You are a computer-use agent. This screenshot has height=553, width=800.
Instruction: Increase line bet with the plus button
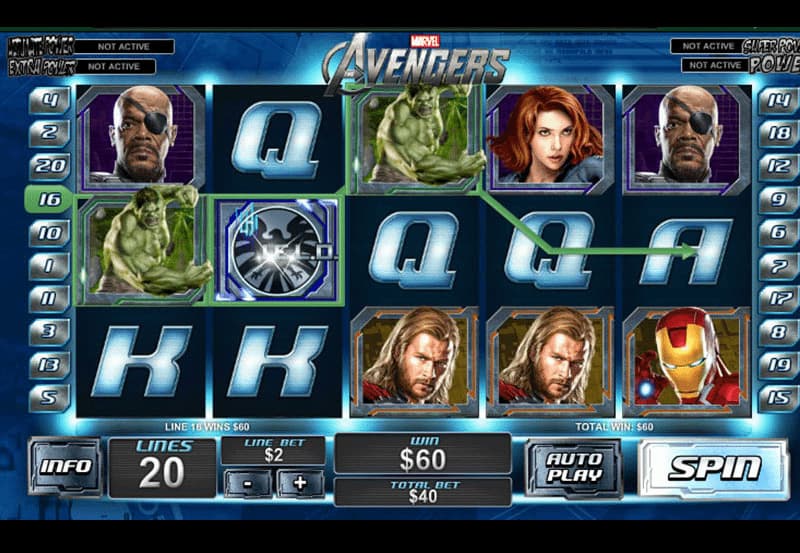299,483
